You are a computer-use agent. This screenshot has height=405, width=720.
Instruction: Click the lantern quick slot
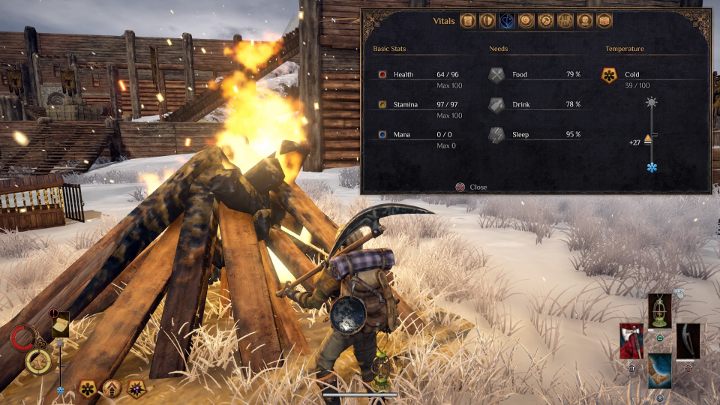(x=660, y=309)
